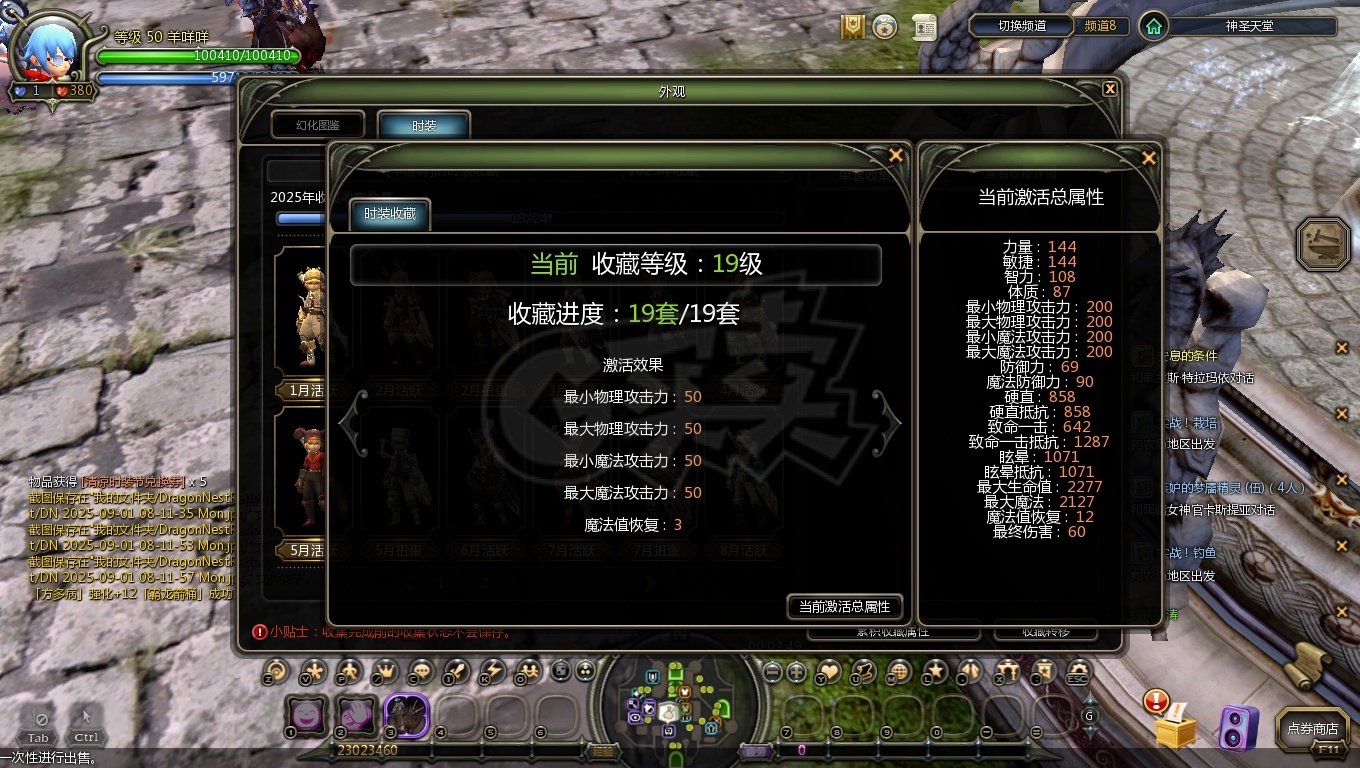Screen dimensions: 1360x768
Task: Open the heart-shaped friends icon on the toolbar
Action: [x=831, y=670]
